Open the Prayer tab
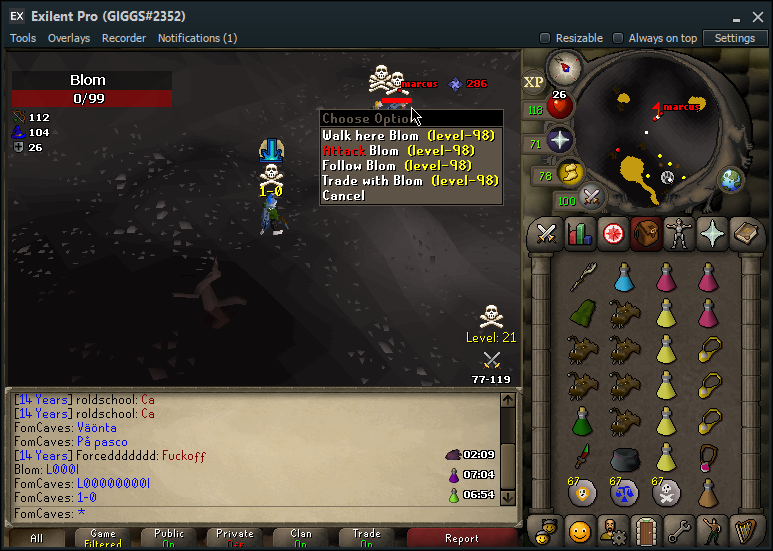Image resolution: width=773 pixels, height=551 pixels. [x=712, y=233]
